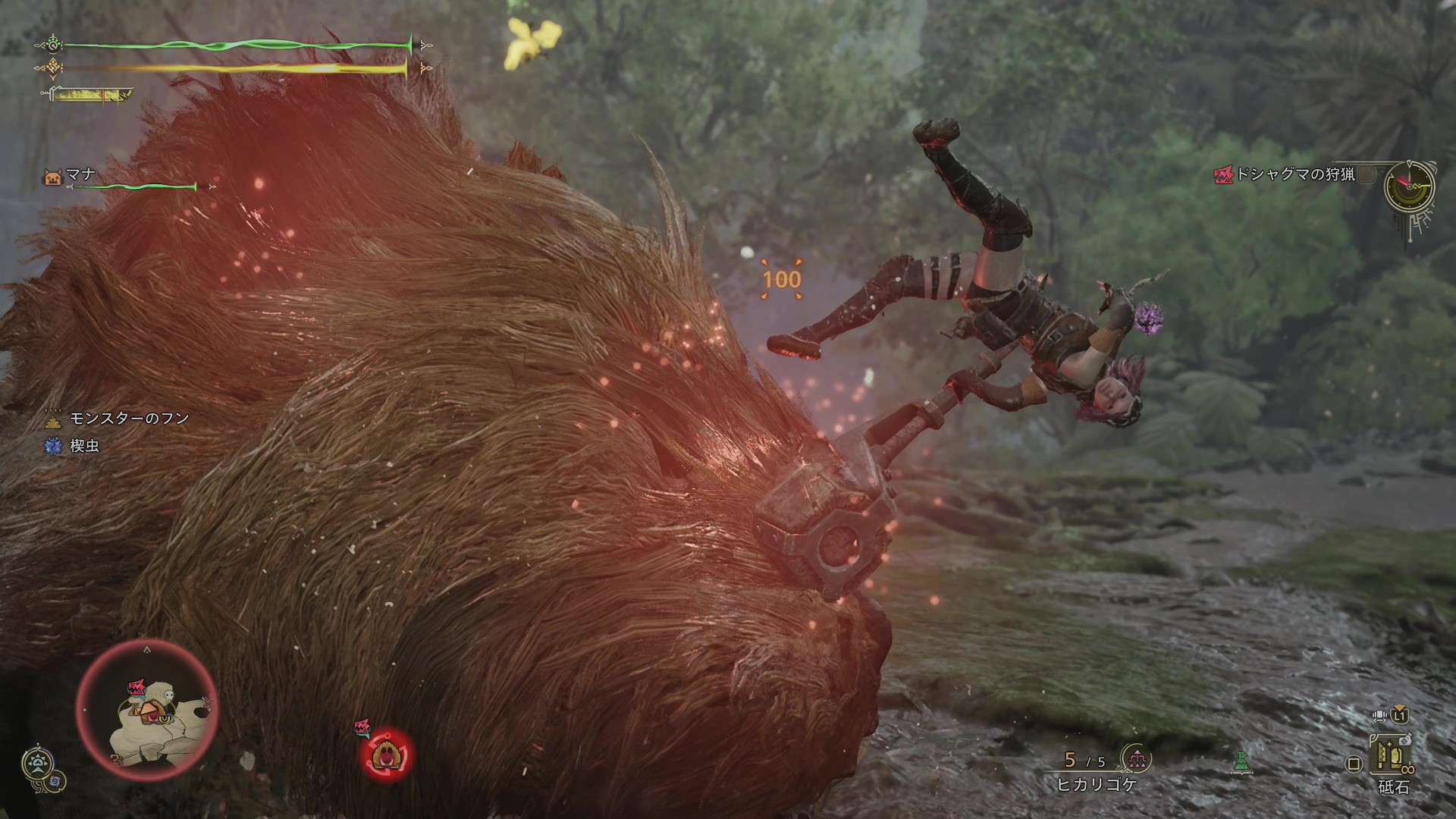1456x819 pixels.
Task: Select the 砥石 whetstone item slot
Action: tap(1394, 761)
